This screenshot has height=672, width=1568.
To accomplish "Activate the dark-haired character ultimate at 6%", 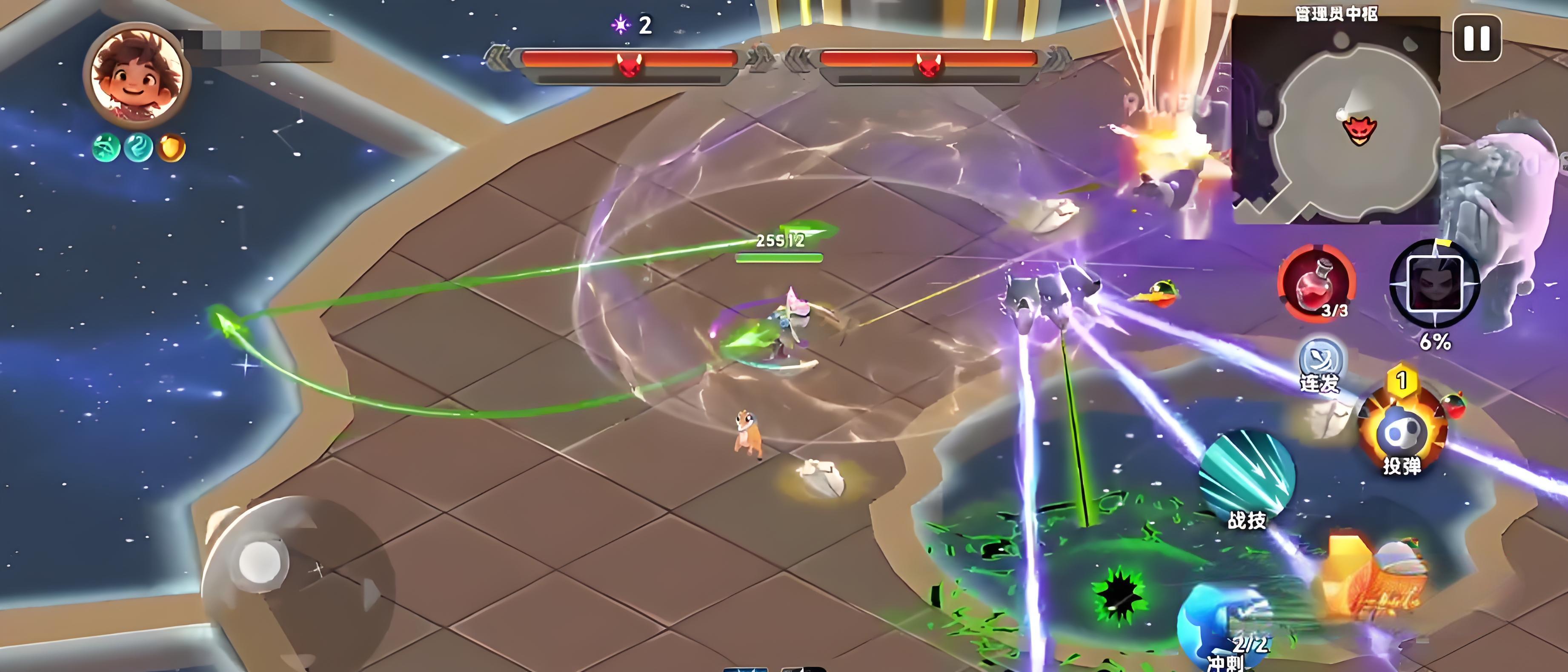I will coord(1434,283).
